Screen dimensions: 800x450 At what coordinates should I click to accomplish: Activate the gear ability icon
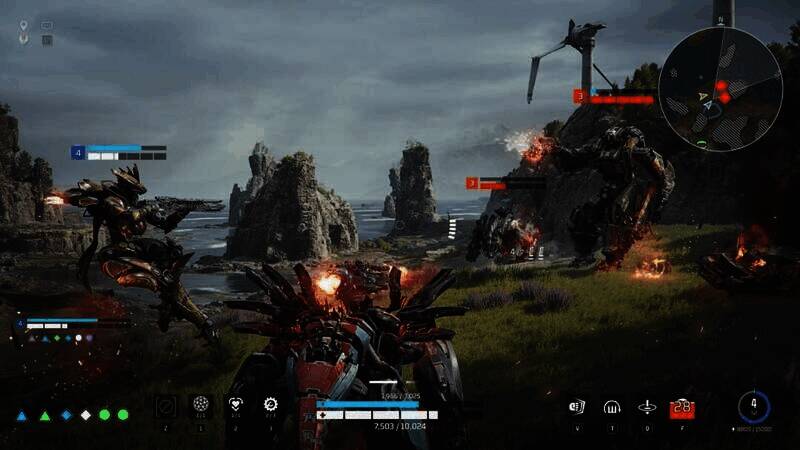click(270, 405)
